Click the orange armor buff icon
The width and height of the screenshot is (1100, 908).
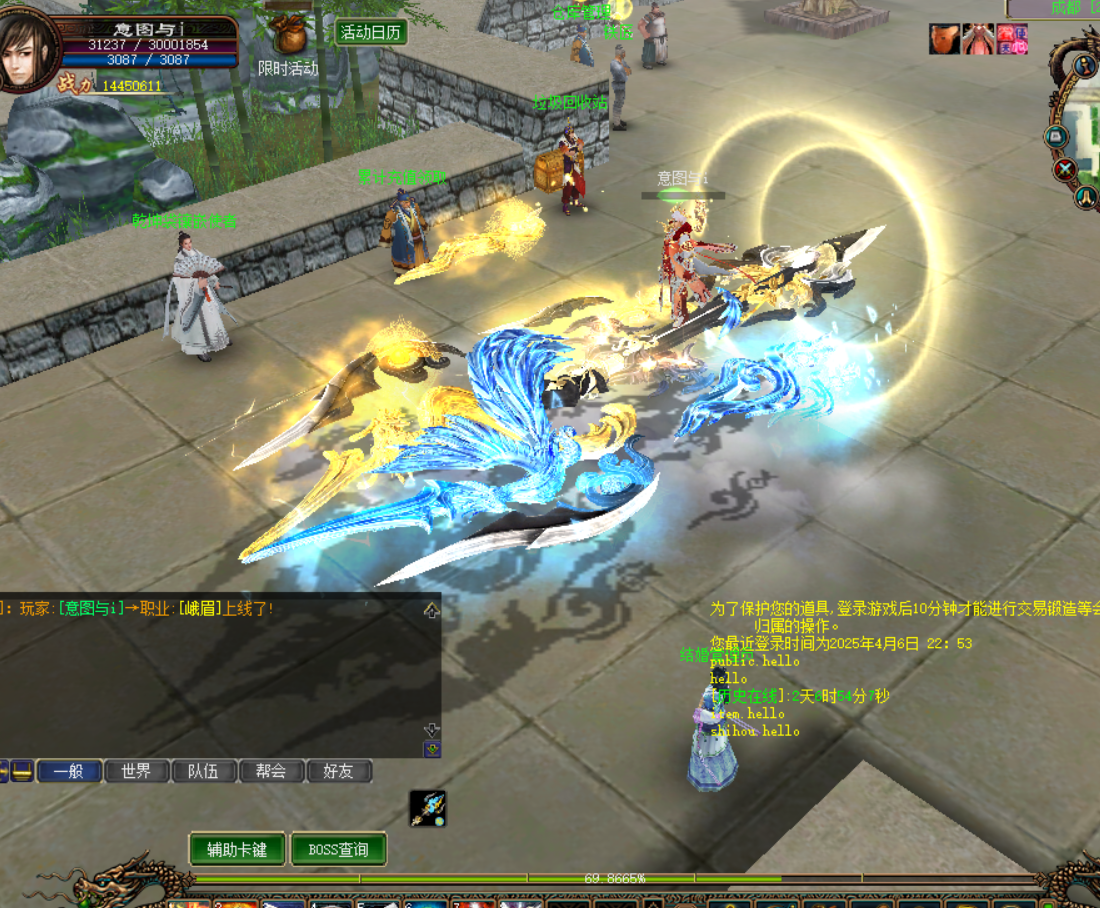click(x=944, y=39)
